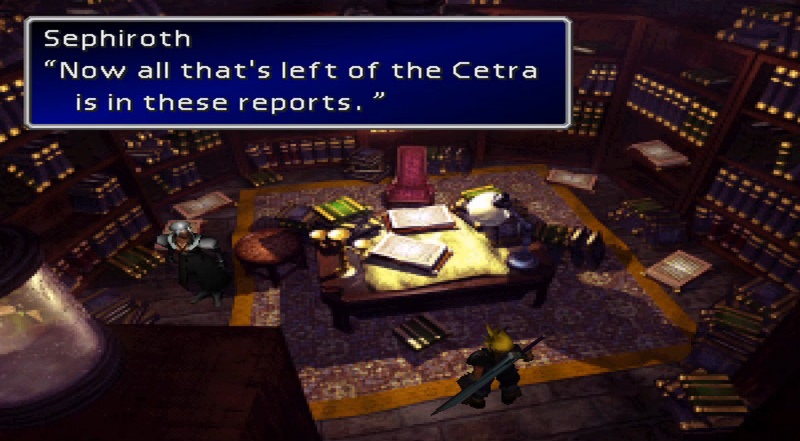
Task: Click Sephiroth's dialogue box to advance
Action: coord(297,72)
